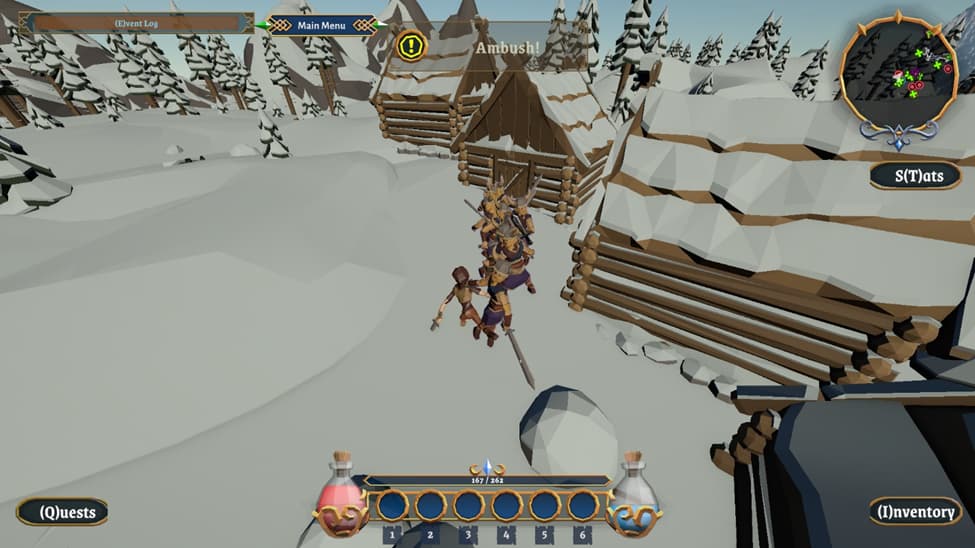Use the red health potion flask
975x548 pixels.
pos(341,496)
